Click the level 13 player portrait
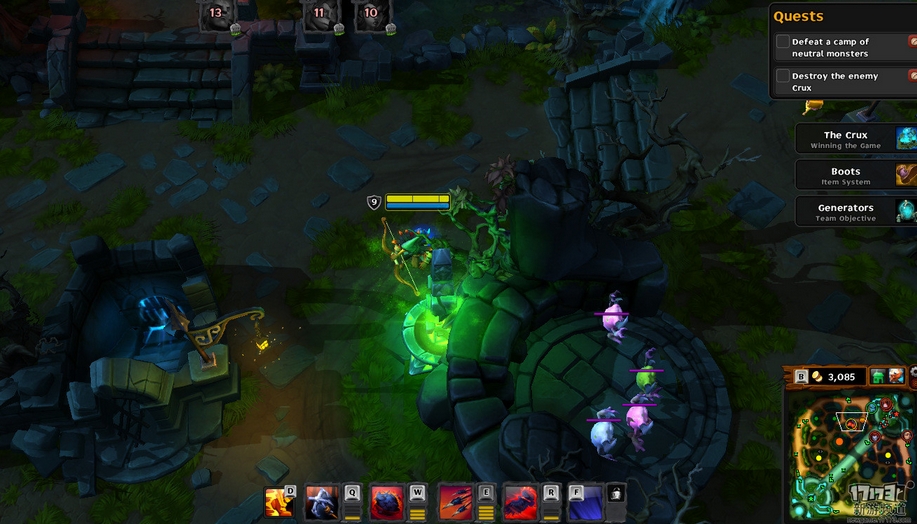The width and height of the screenshot is (917, 524). tap(216, 15)
